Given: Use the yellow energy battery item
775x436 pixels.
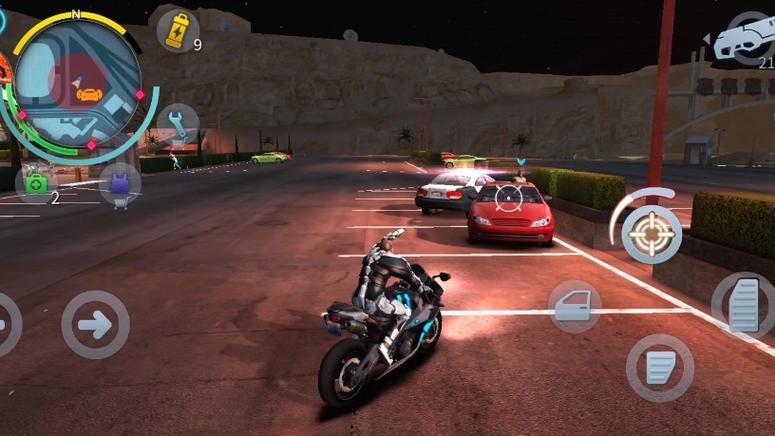Looking at the screenshot, I should [x=177, y=31].
